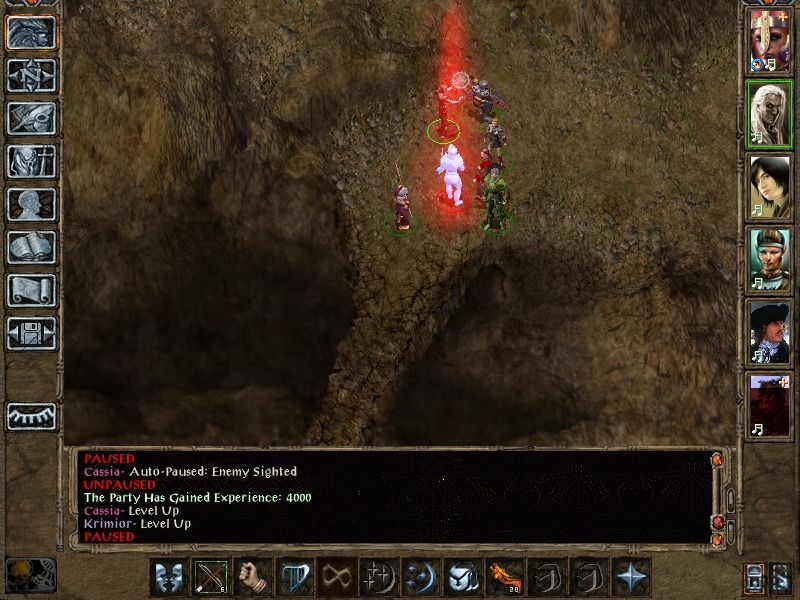Use the flame item quick slot
The image size is (800, 600).
point(502,578)
